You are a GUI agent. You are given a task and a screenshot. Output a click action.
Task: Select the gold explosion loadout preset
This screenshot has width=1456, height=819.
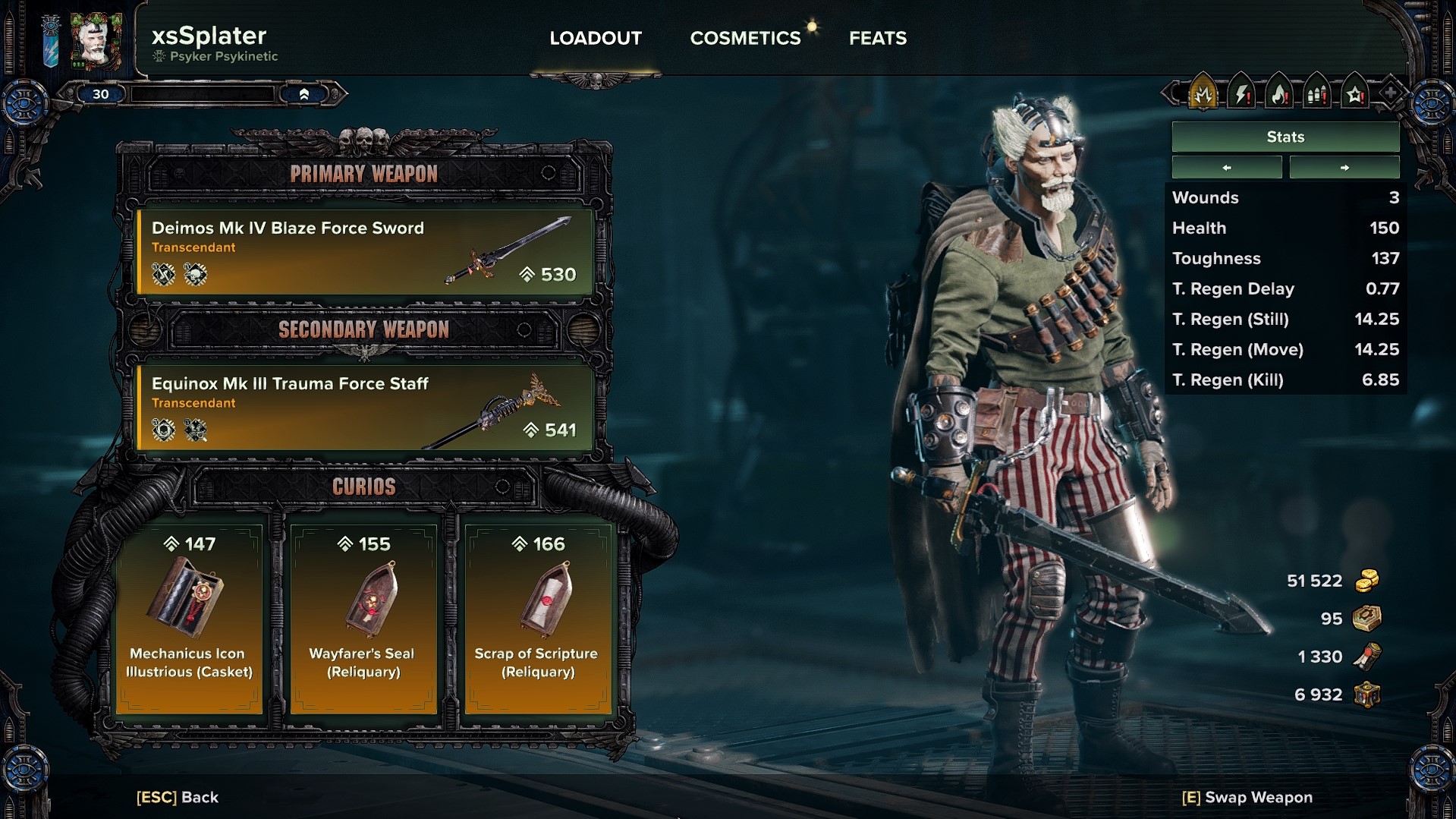1203,95
